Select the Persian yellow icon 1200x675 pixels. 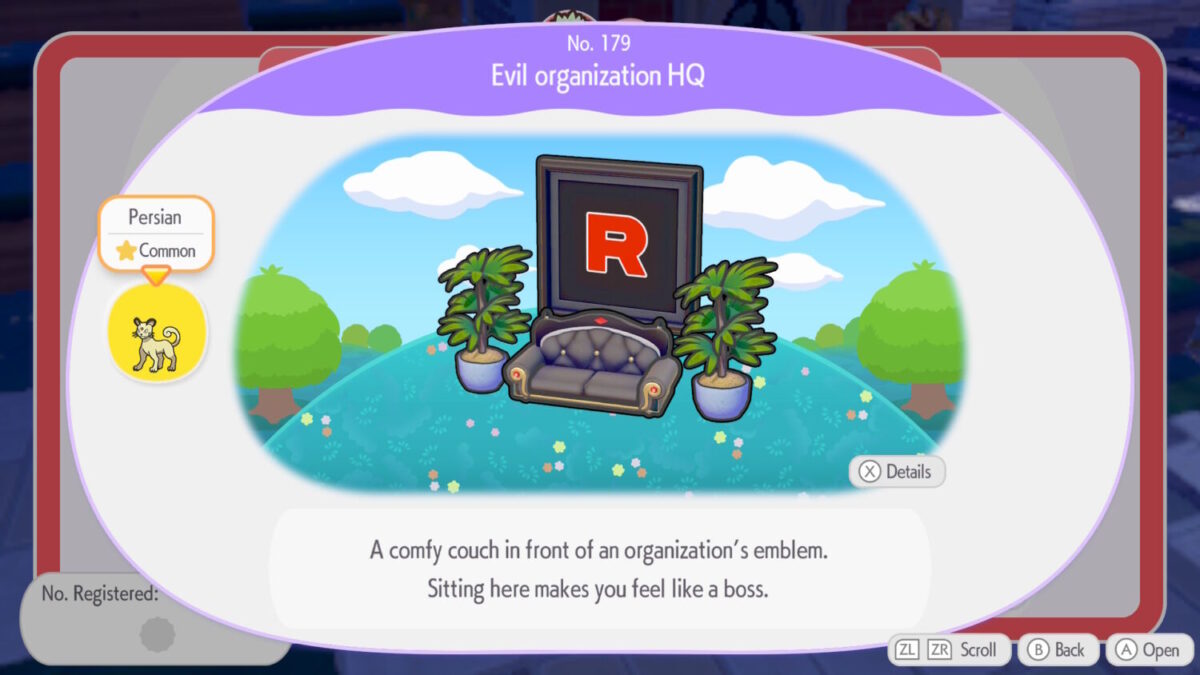coord(157,332)
